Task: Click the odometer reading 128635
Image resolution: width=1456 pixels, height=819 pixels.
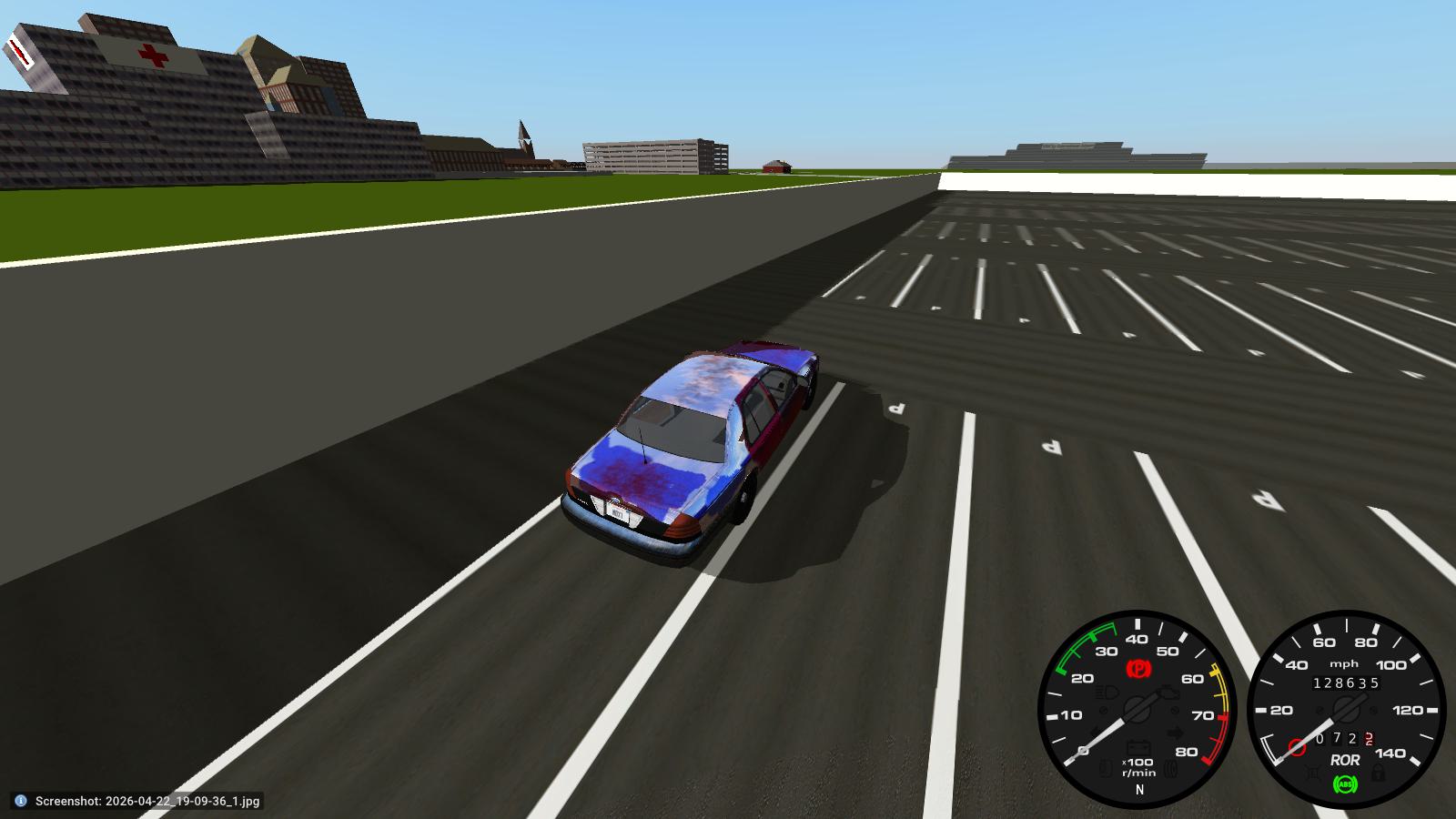Action: tap(1347, 682)
